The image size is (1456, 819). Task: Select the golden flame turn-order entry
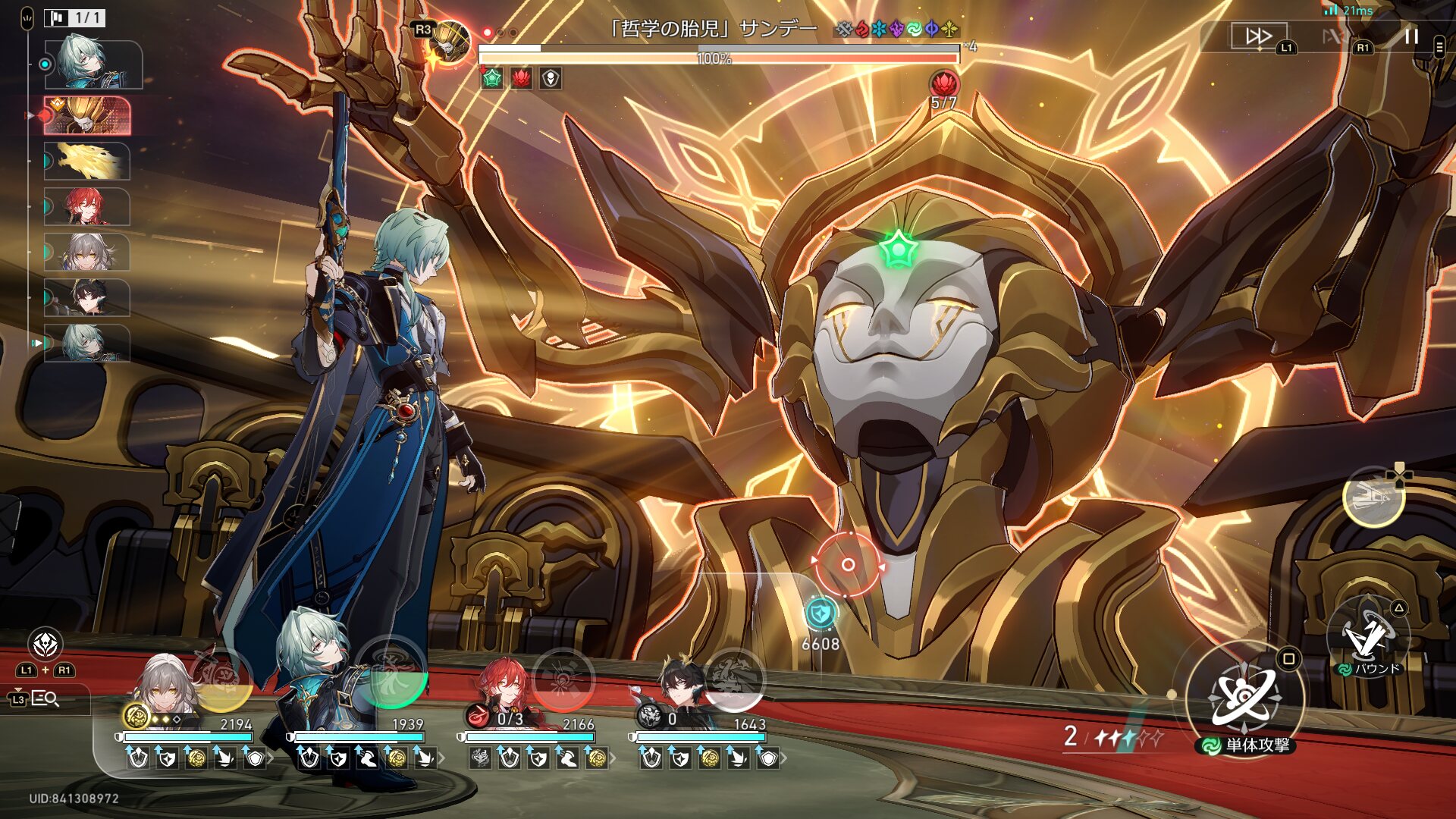[x=86, y=162]
